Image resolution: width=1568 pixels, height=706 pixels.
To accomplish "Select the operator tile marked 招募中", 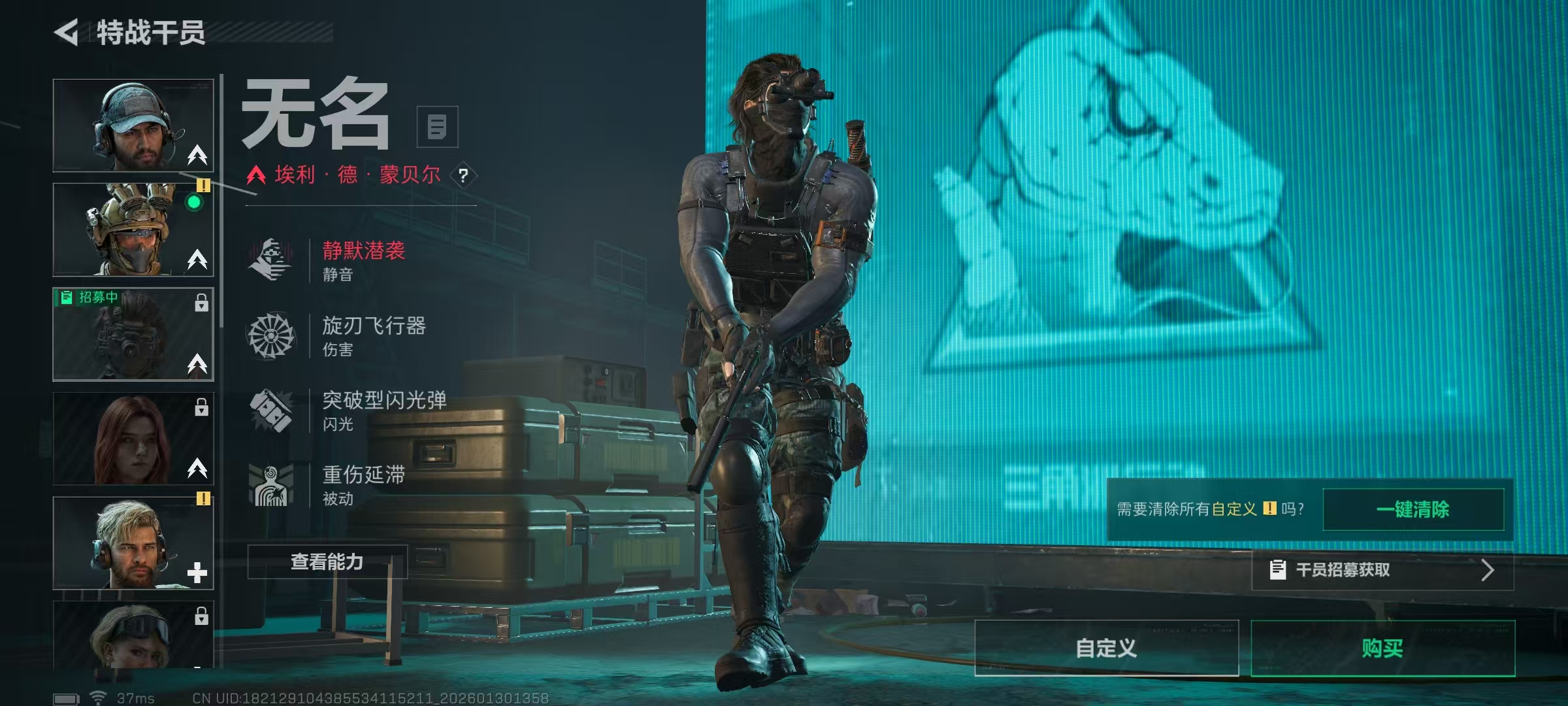I will click(x=133, y=334).
